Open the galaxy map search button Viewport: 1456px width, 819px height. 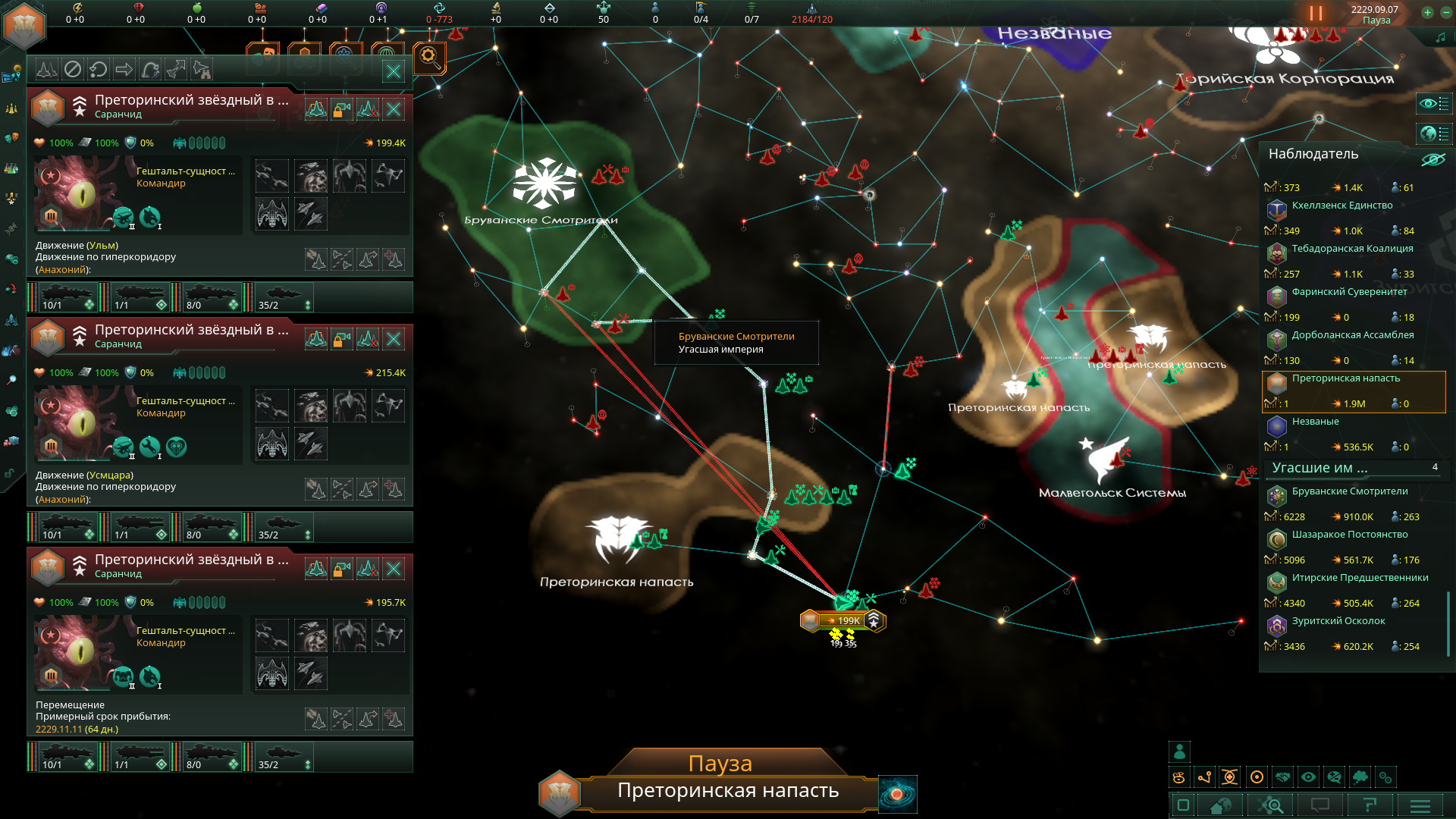[1272, 805]
